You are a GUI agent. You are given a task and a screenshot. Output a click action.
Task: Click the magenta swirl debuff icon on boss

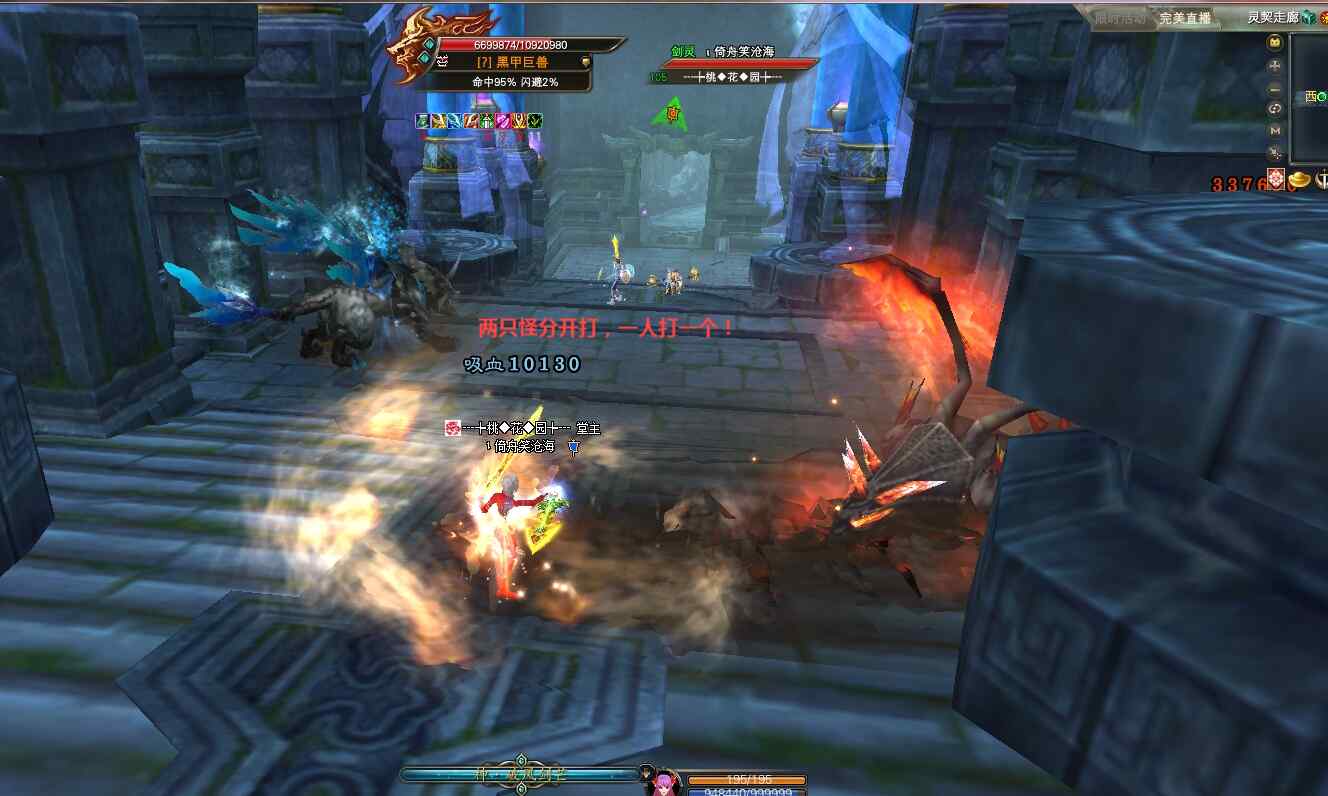(503, 121)
